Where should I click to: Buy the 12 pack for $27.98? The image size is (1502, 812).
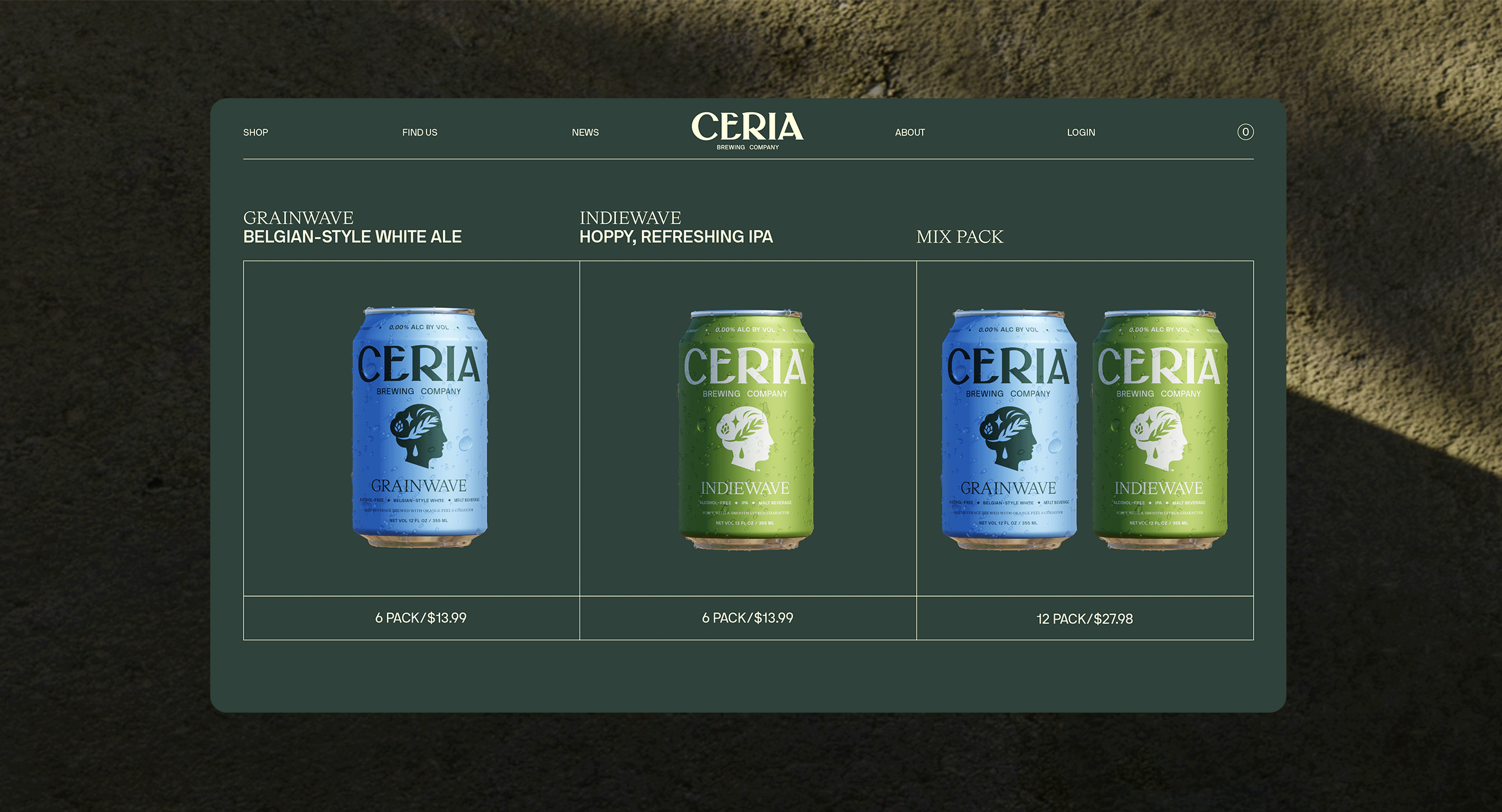pyautogui.click(x=1085, y=619)
